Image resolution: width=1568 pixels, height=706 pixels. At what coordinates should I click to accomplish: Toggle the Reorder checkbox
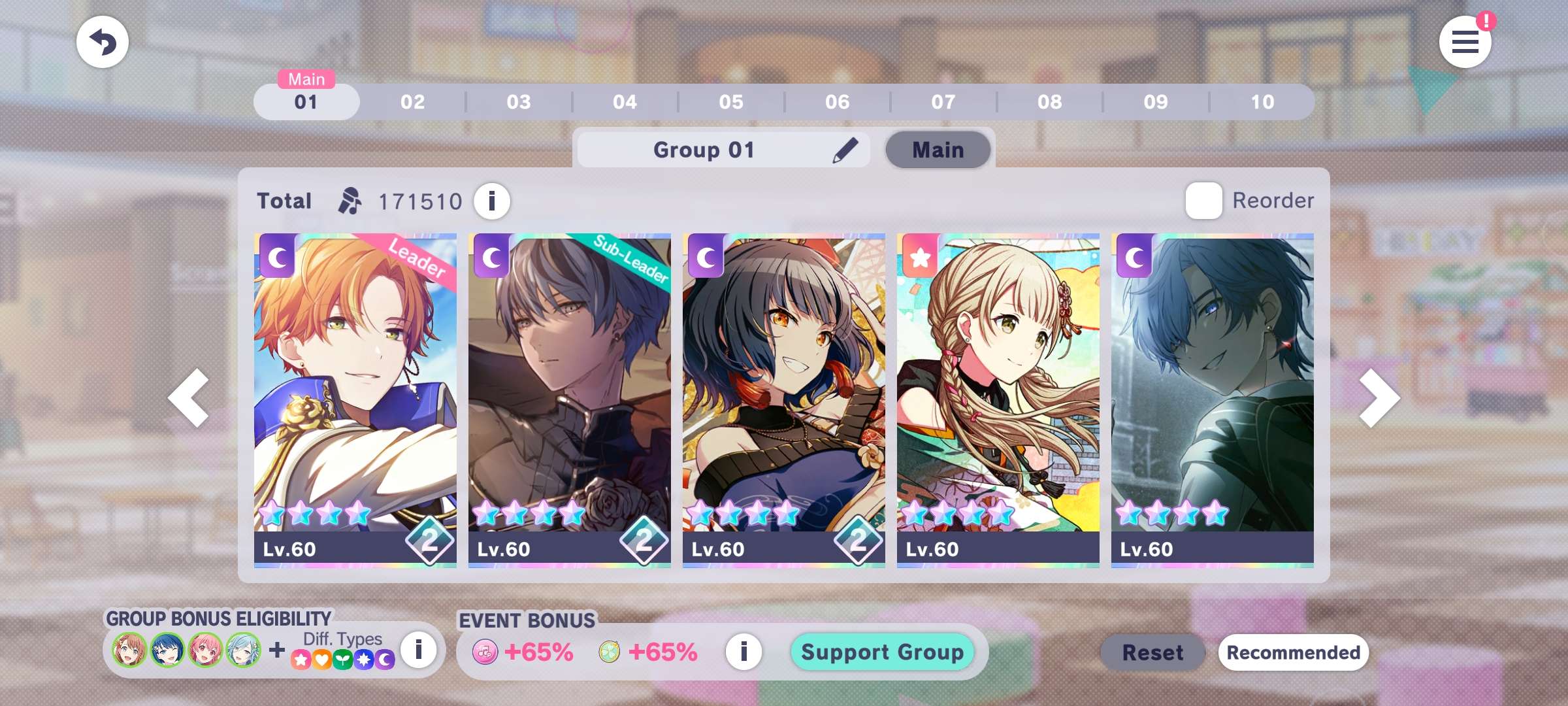(x=1203, y=201)
